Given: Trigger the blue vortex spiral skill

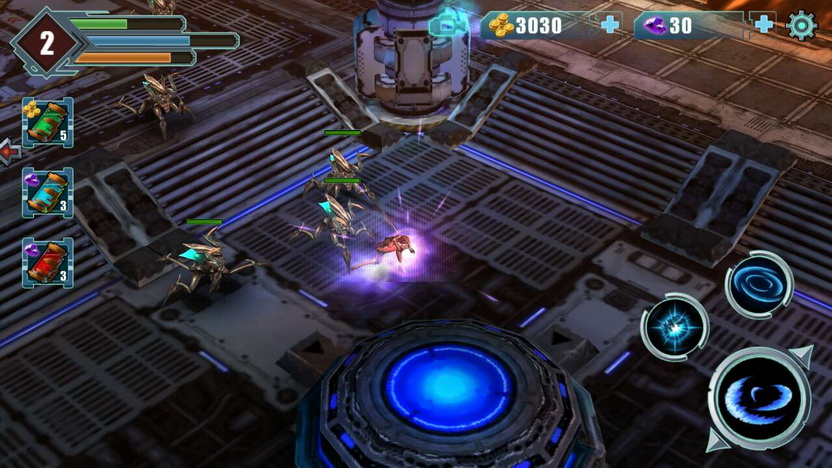Looking at the screenshot, I should 759,286.
